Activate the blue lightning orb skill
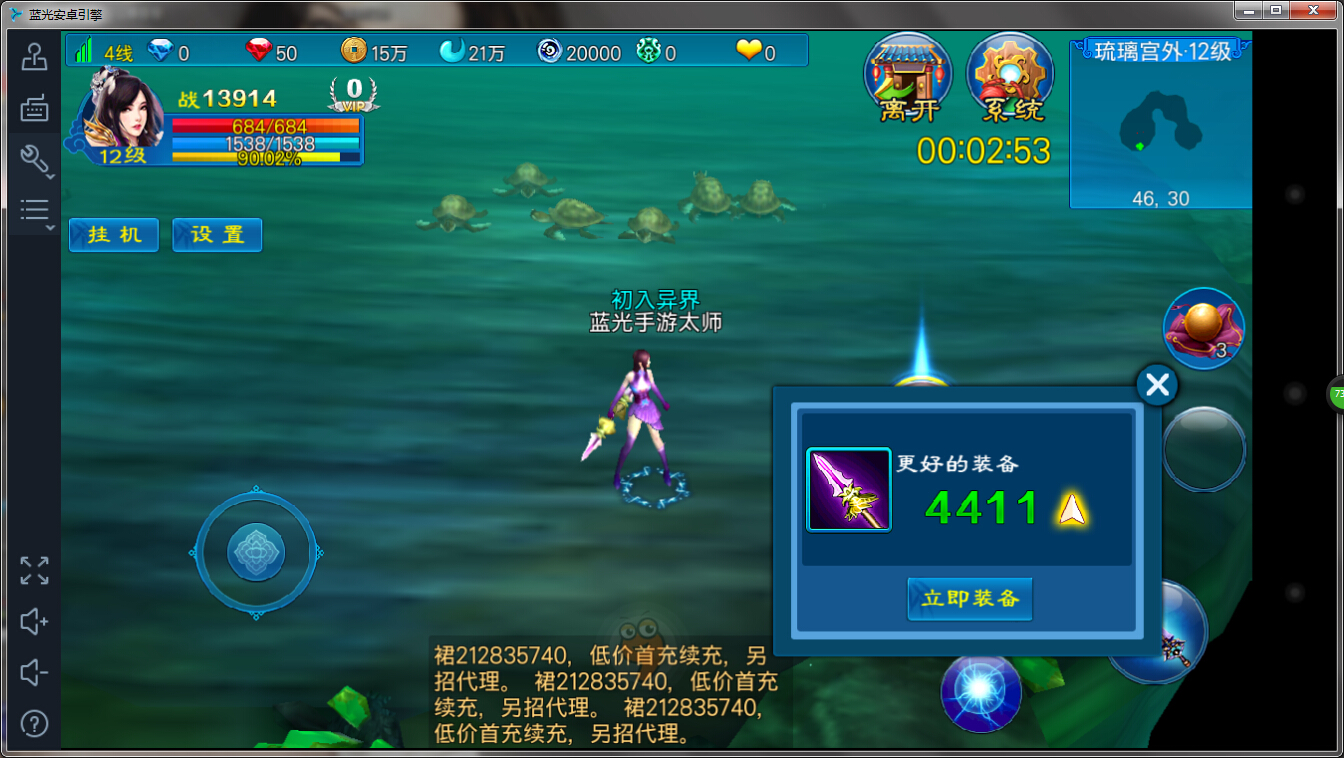This screenshot has width=1344, height=758. pyautogui.click(x=981, y=691)
